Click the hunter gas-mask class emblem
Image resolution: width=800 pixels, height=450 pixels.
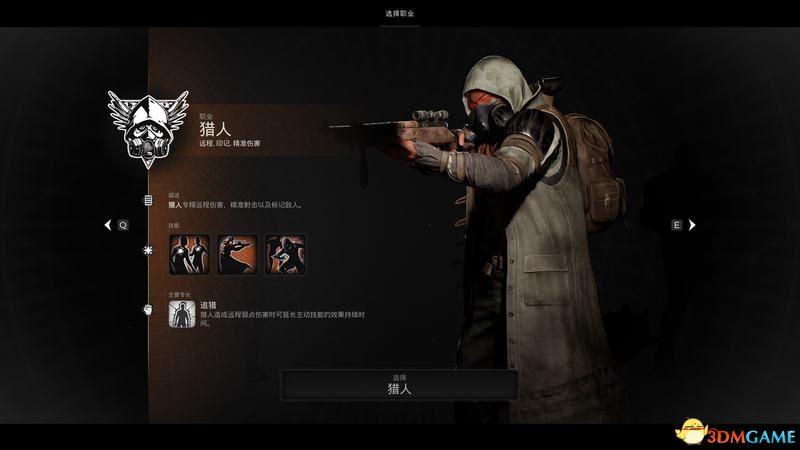[146, 126]
